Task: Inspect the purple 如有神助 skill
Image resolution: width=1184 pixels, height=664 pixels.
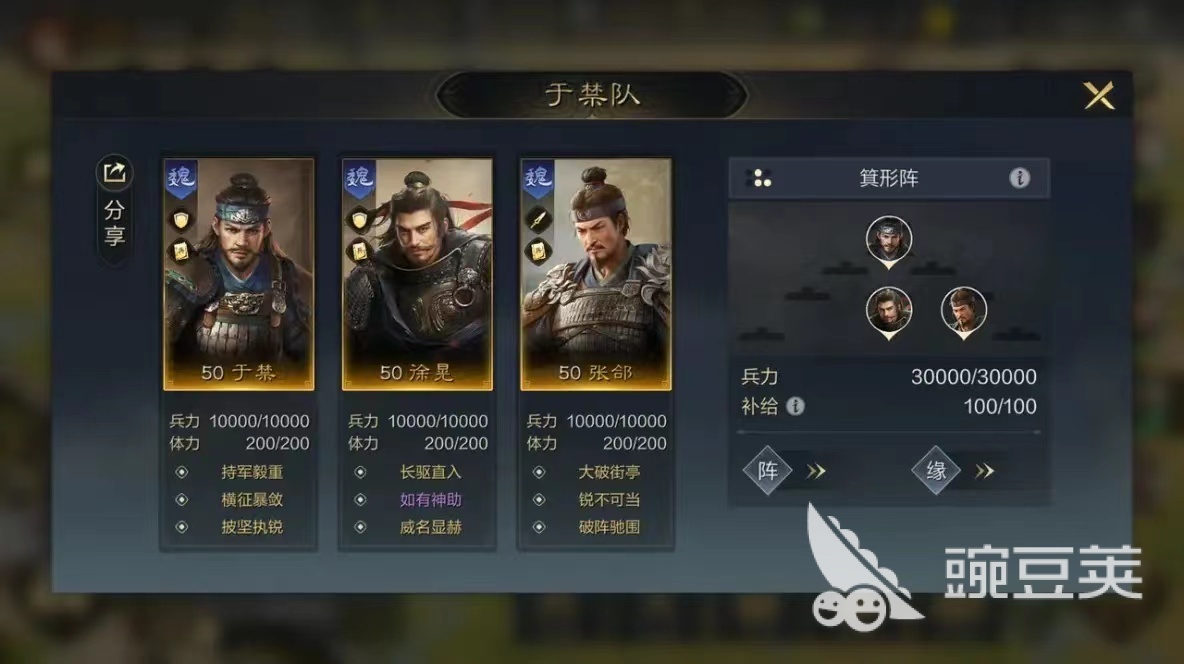Action: point(430,499)
